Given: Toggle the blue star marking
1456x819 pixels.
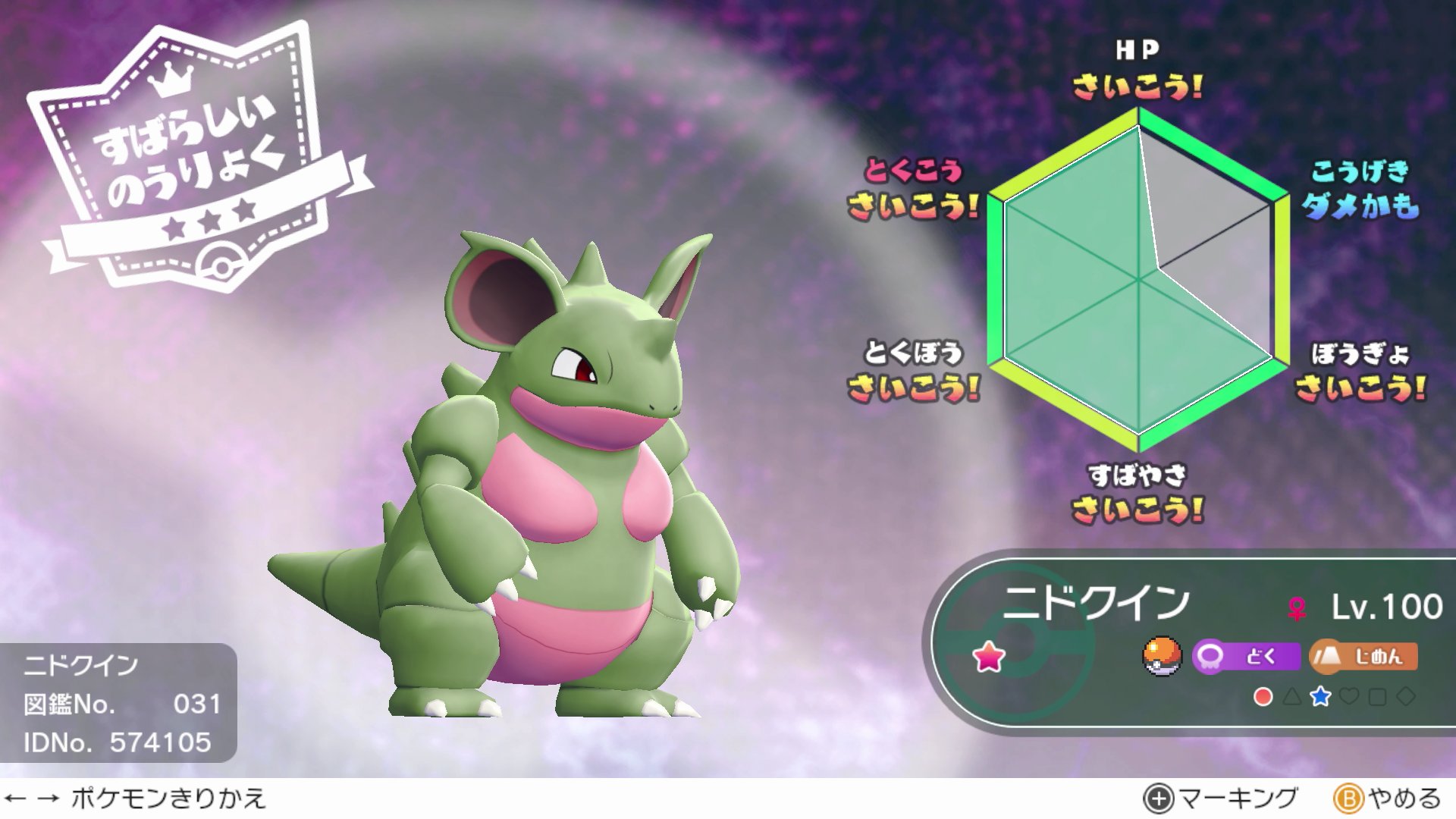Looking at the screenshot, I should [1319, 698].
